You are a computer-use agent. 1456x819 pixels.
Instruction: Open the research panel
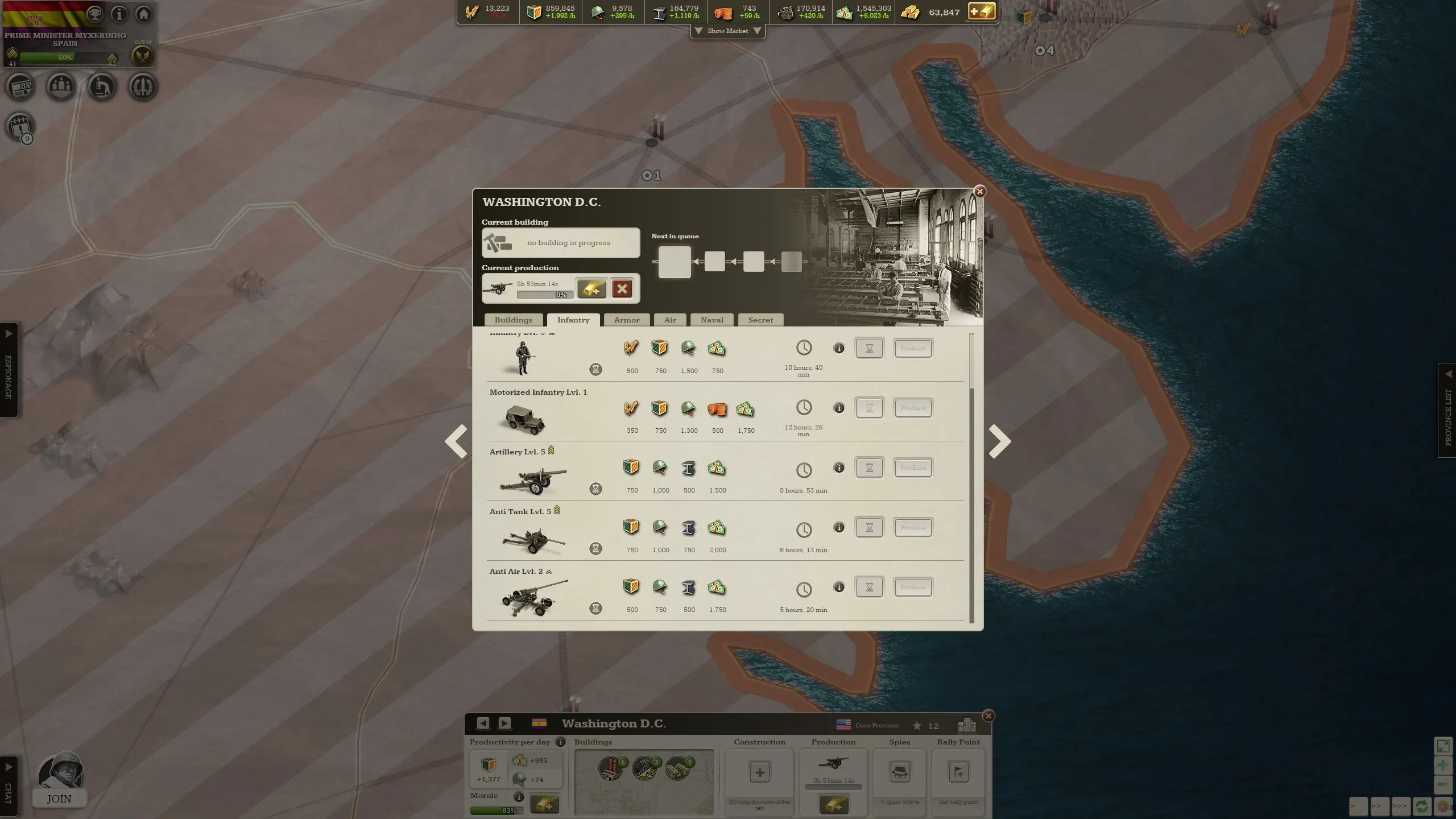tap(102, 86)
